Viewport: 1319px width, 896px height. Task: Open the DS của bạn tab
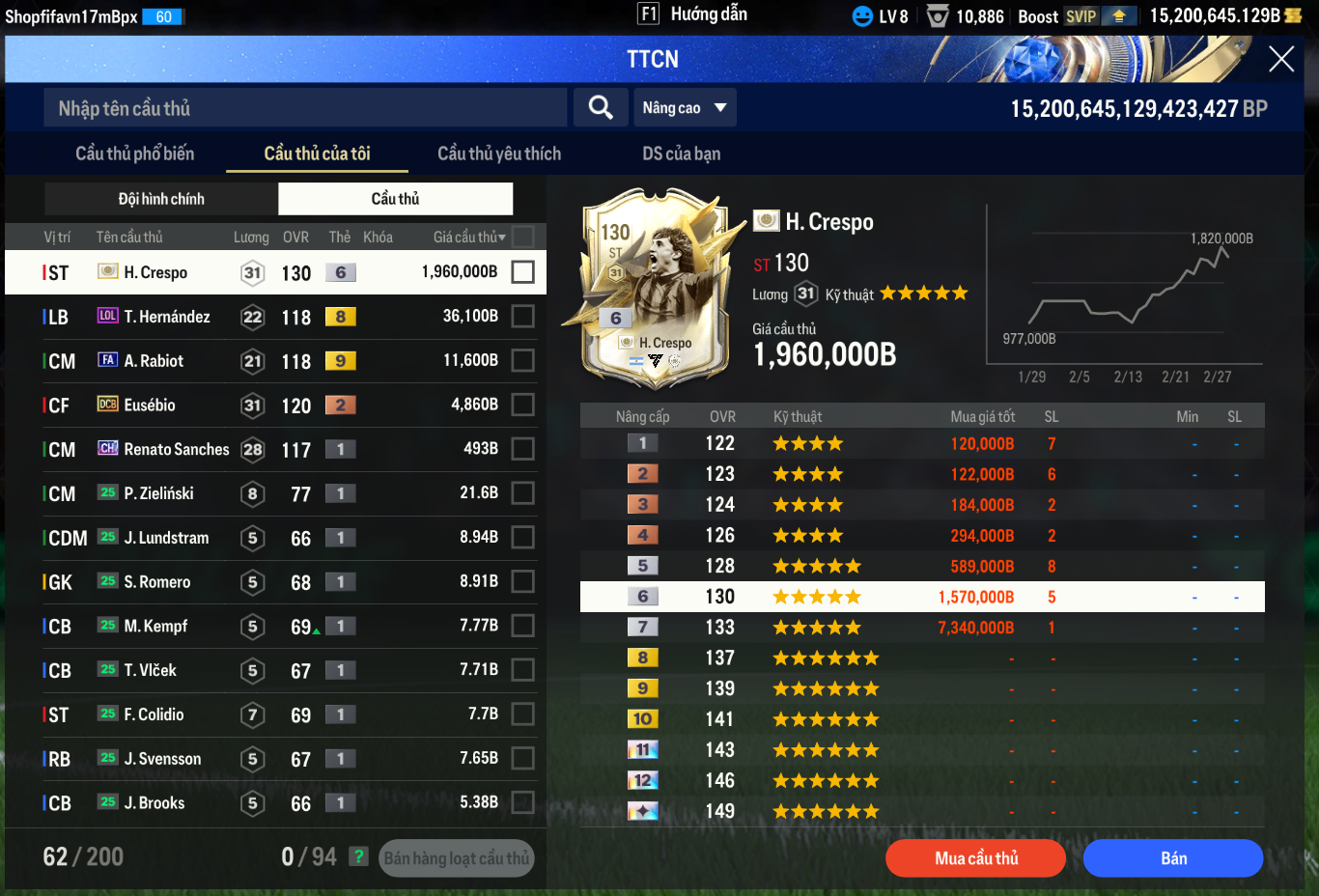pos(681,154)
